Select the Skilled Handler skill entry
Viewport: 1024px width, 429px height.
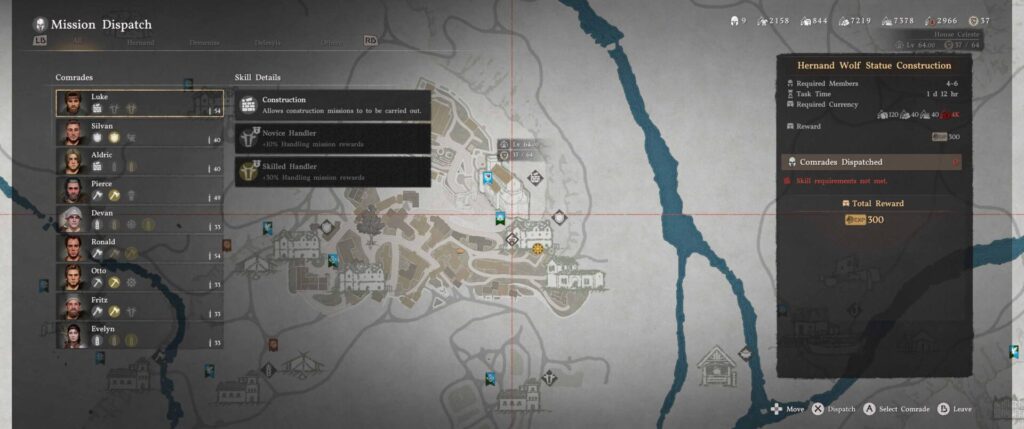pyautogui.click(x=332, y=171)
